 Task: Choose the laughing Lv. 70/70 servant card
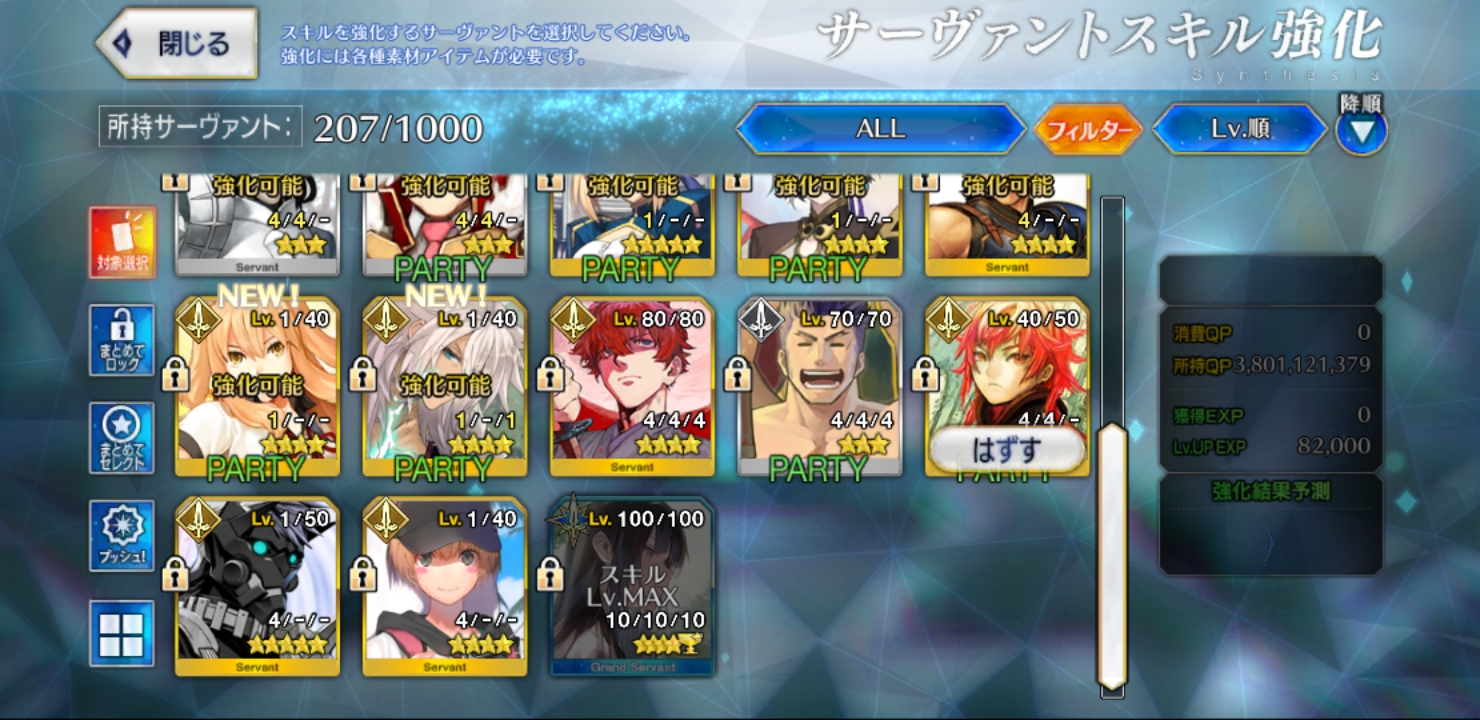coord(819,385)
